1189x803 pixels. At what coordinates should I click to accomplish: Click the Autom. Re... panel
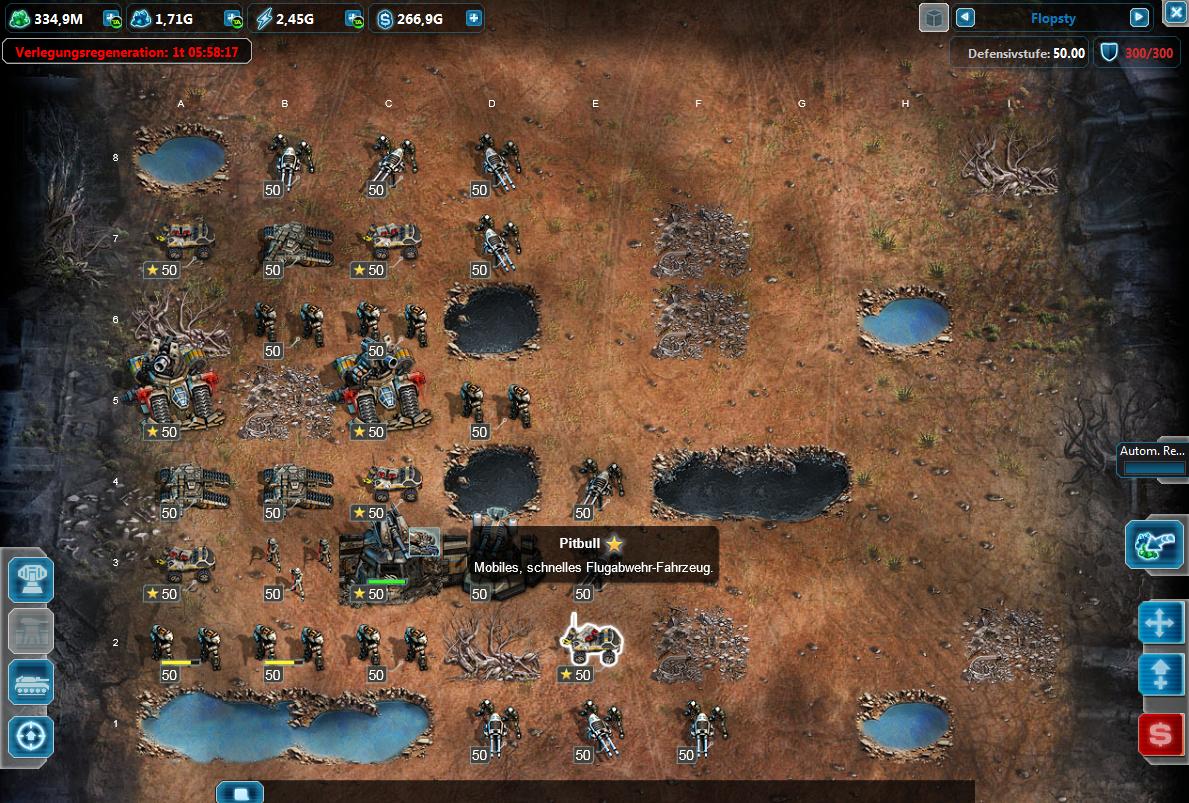(x=1152, y=459)
